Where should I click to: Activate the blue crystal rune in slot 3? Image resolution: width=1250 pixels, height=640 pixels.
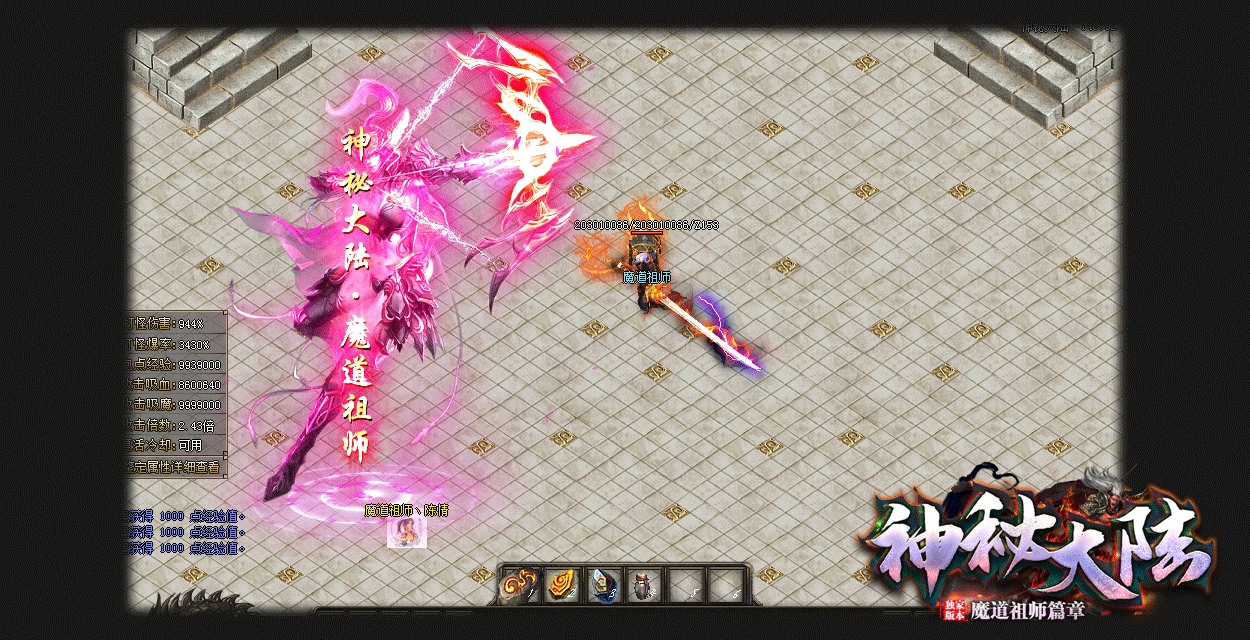(603, 585)
